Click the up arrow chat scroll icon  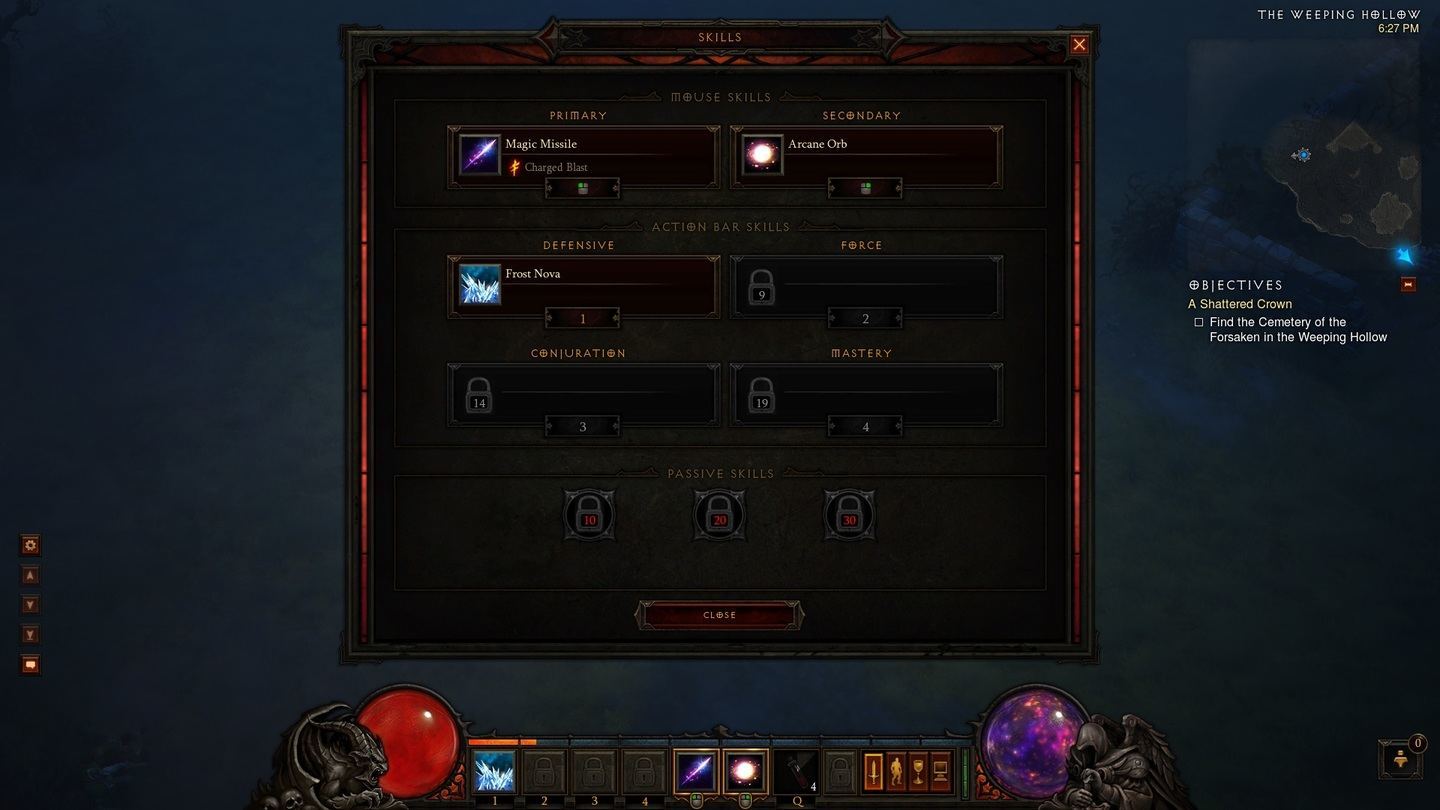click(30, 574)
